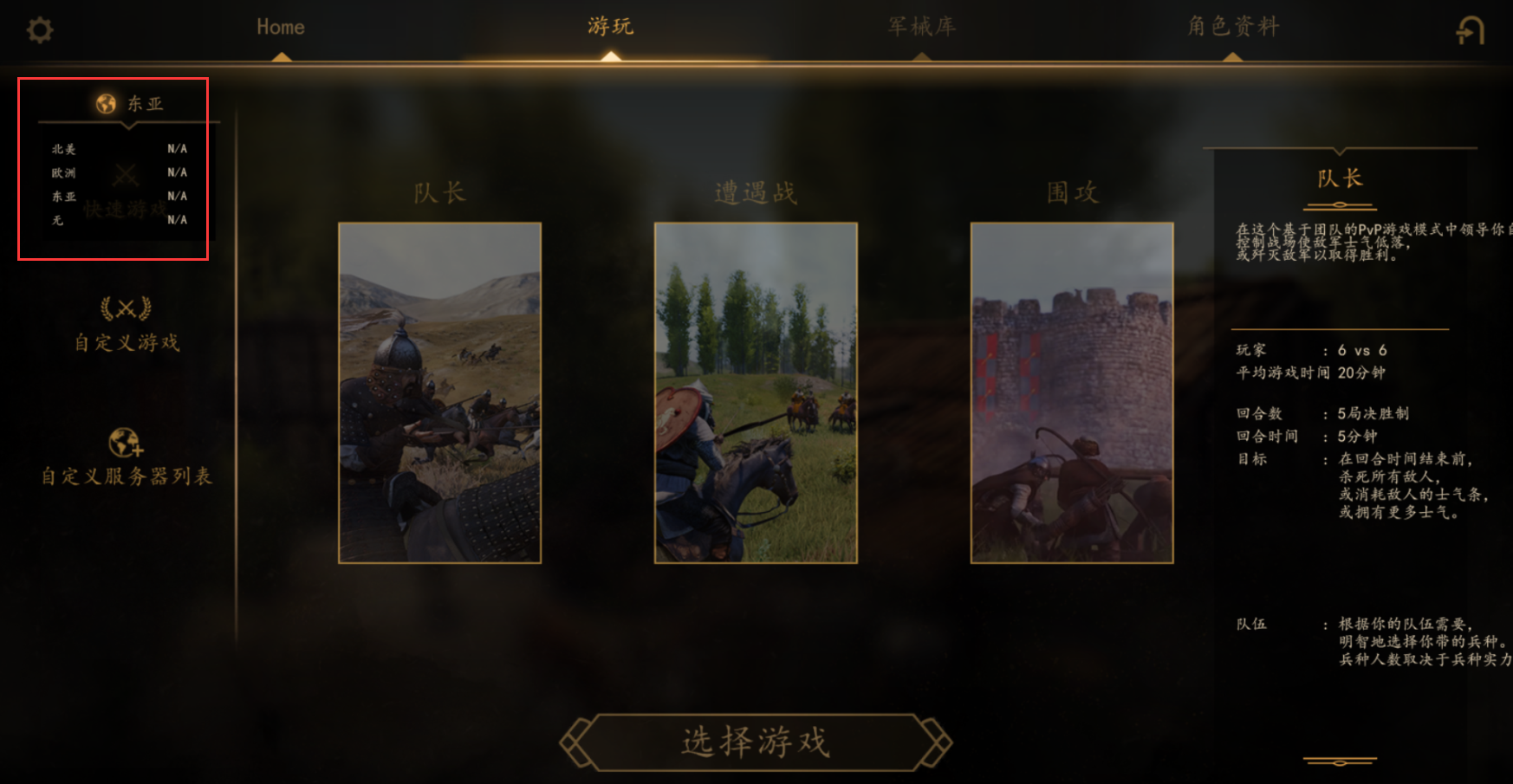The height and width of the screenshot is (784, 1513).
Task: Switch to the 角色资料 tab
Action: click(1235, 27)
